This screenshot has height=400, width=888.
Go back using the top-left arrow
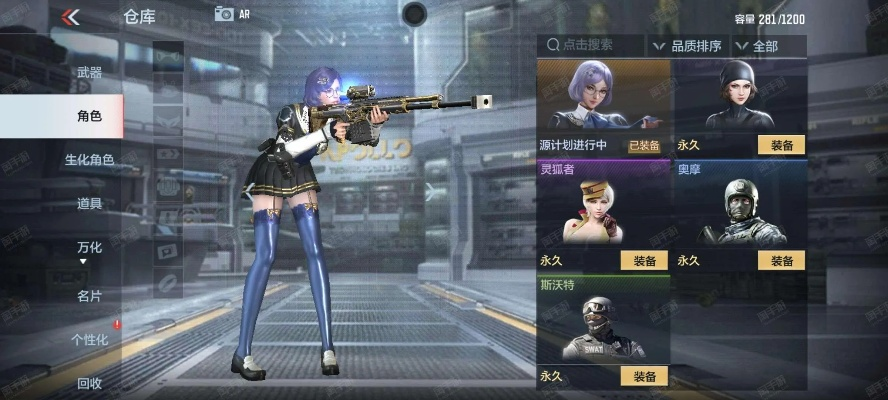(x=70, y=17)
